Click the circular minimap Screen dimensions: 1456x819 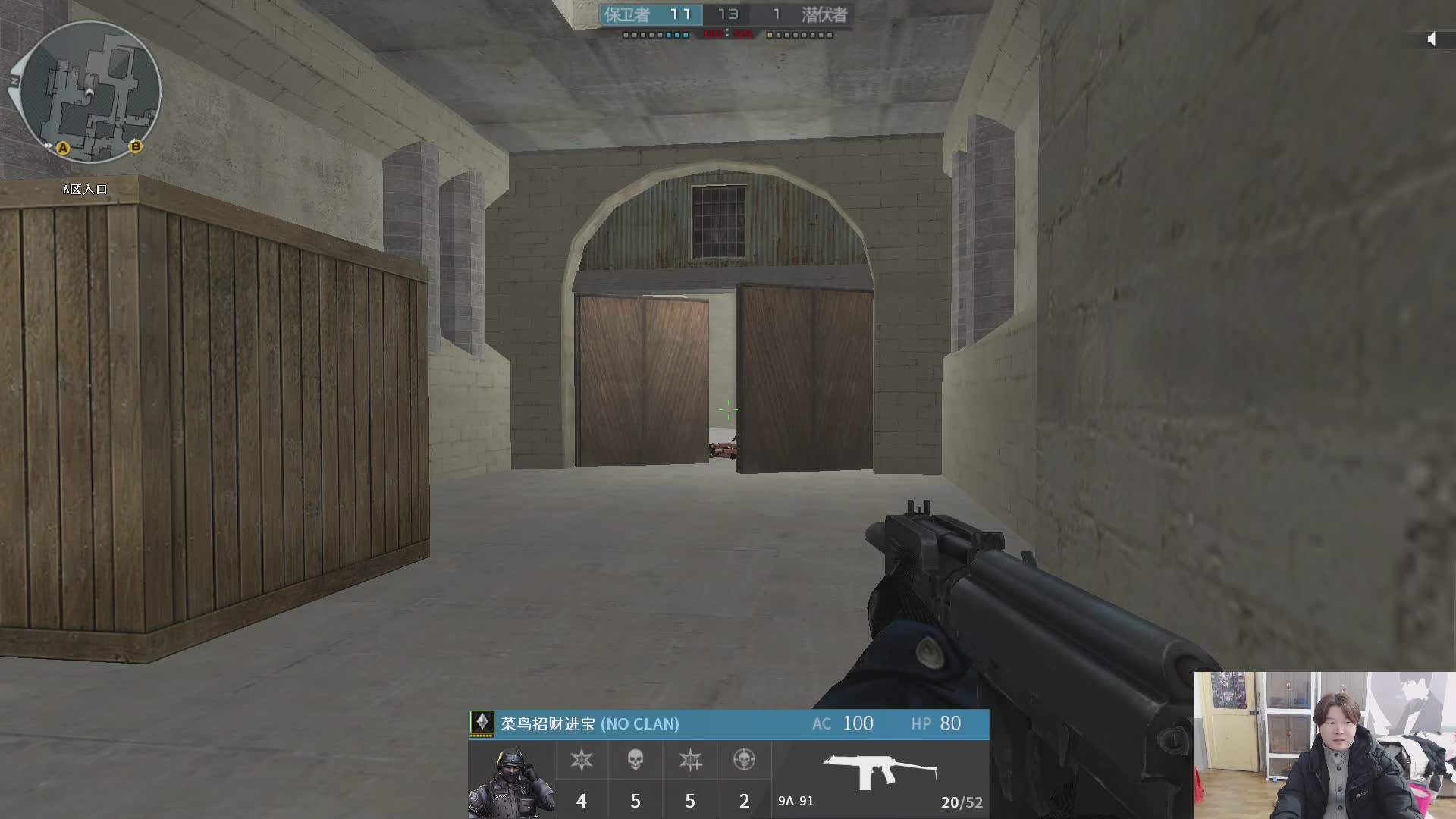pos(90,92)
